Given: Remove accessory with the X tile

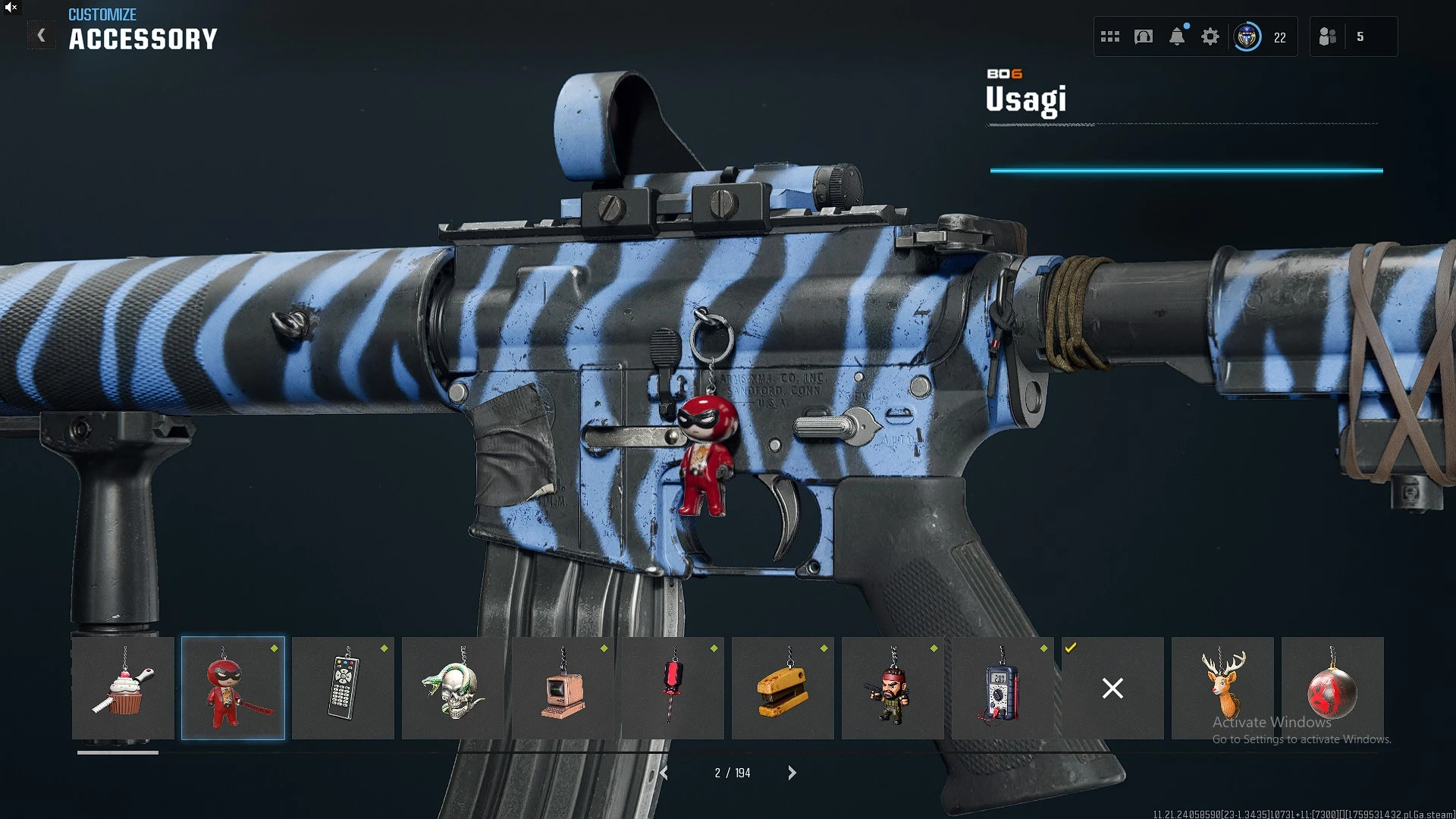Looking at the screenshot, I should pos(1112,688).
